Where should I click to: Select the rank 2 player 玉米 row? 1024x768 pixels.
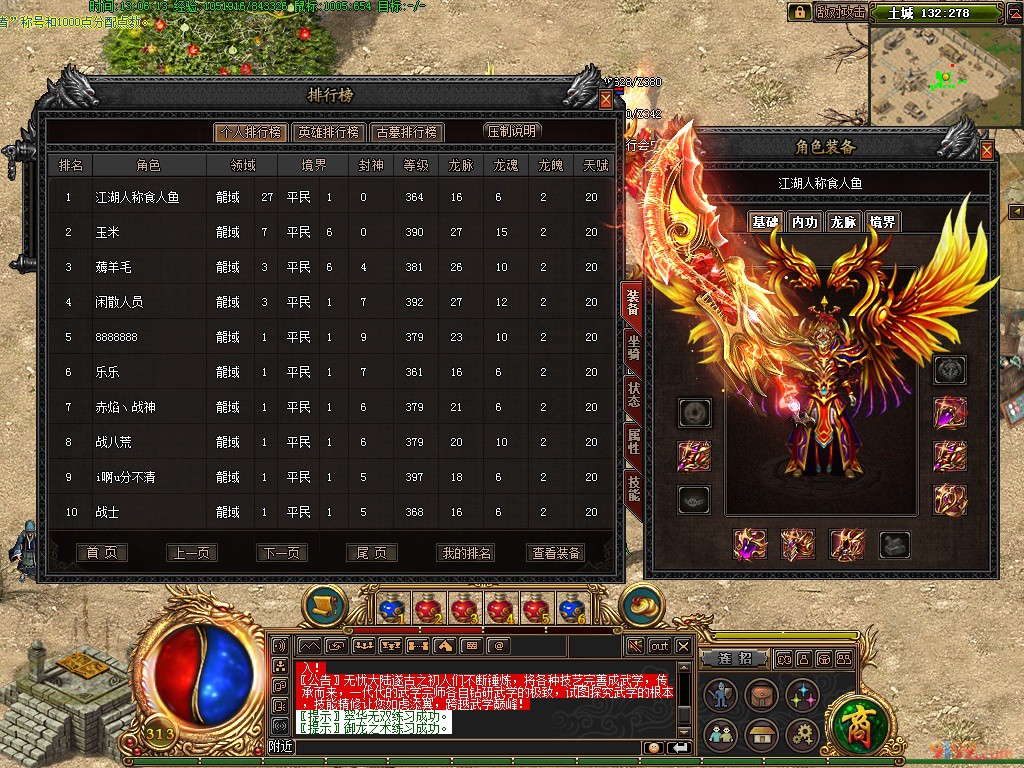pyautogui.click(x=330, y=232)
